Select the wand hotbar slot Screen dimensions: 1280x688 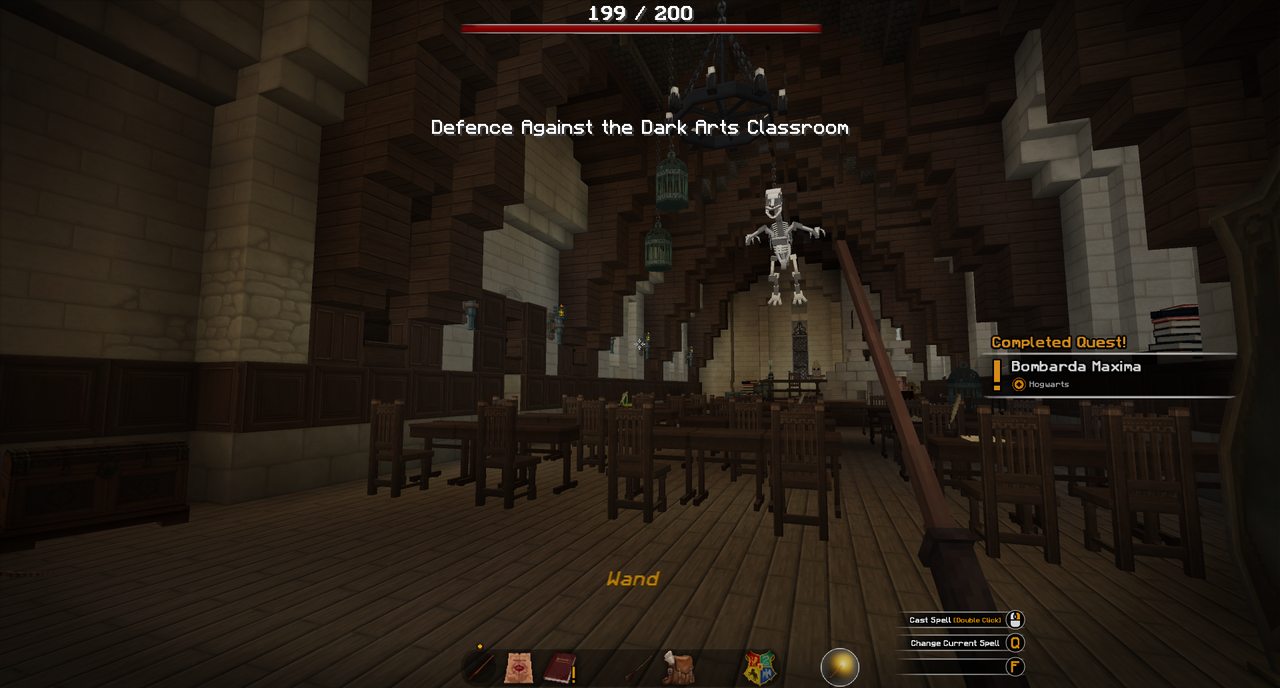482,667
